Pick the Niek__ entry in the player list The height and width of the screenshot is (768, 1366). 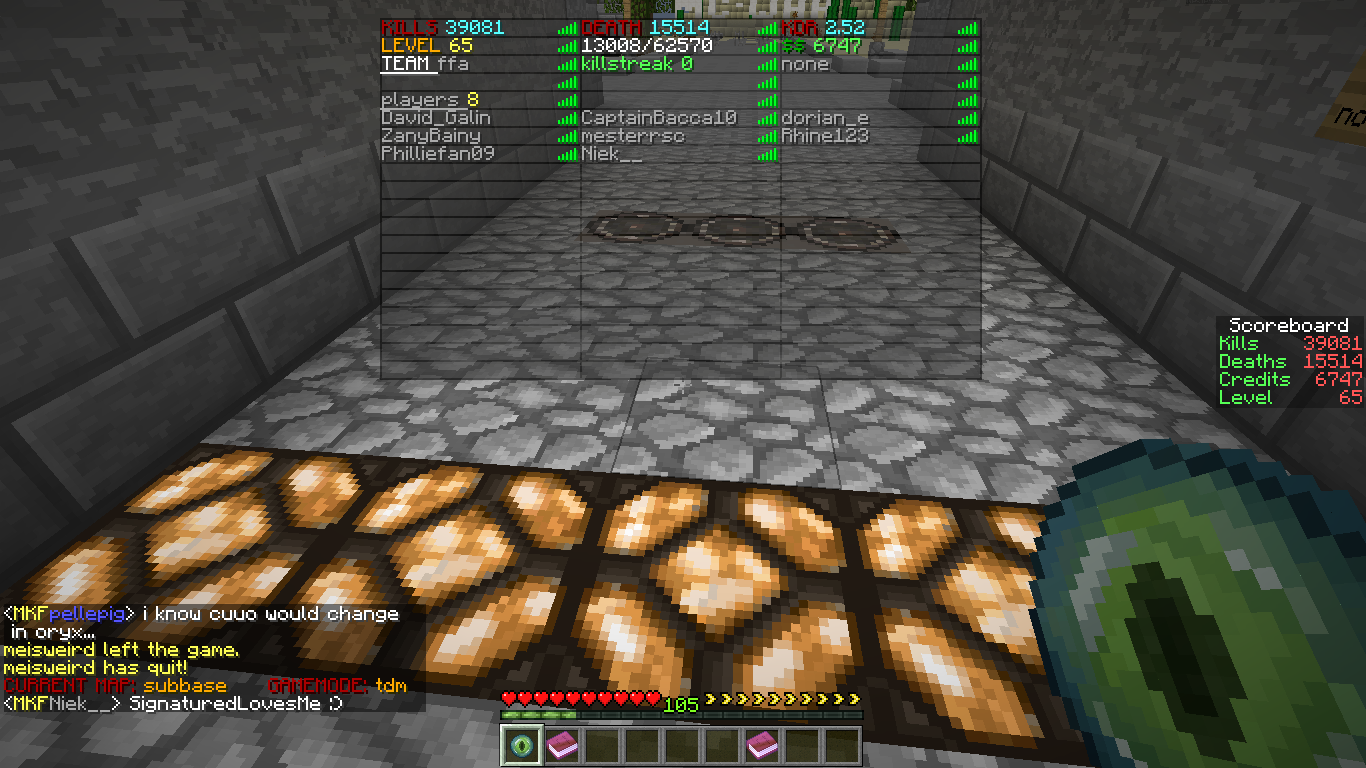pos(612,154)
